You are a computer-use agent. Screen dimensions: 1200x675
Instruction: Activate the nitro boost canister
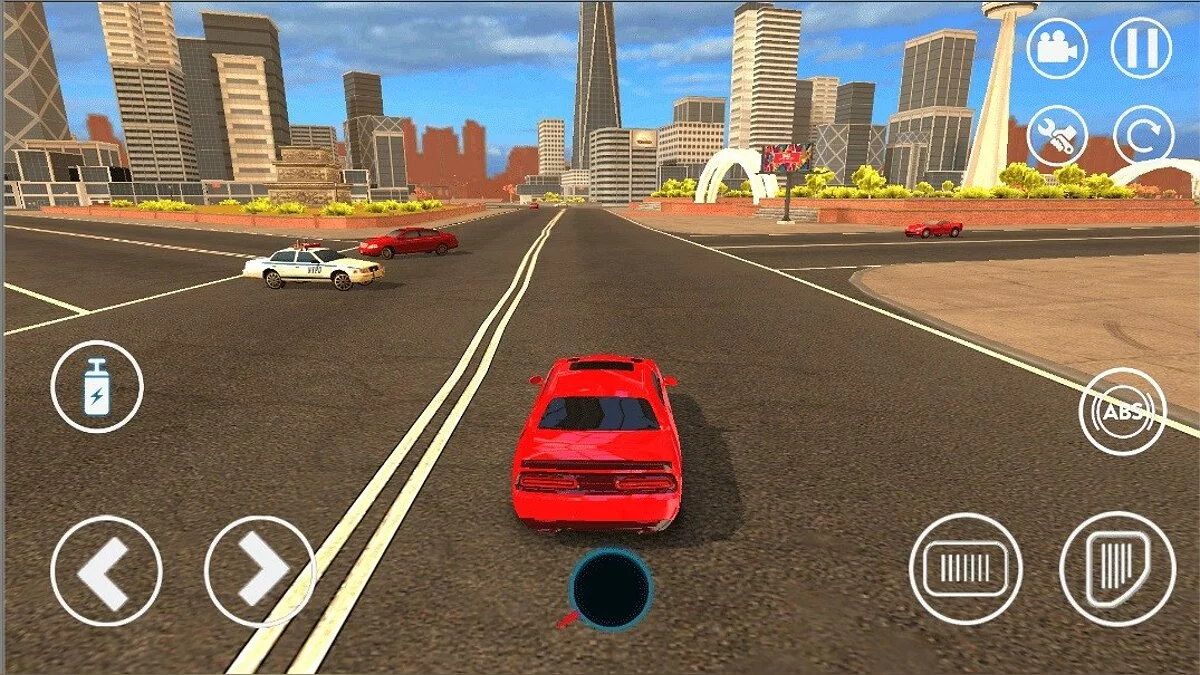tap(97, 387)
